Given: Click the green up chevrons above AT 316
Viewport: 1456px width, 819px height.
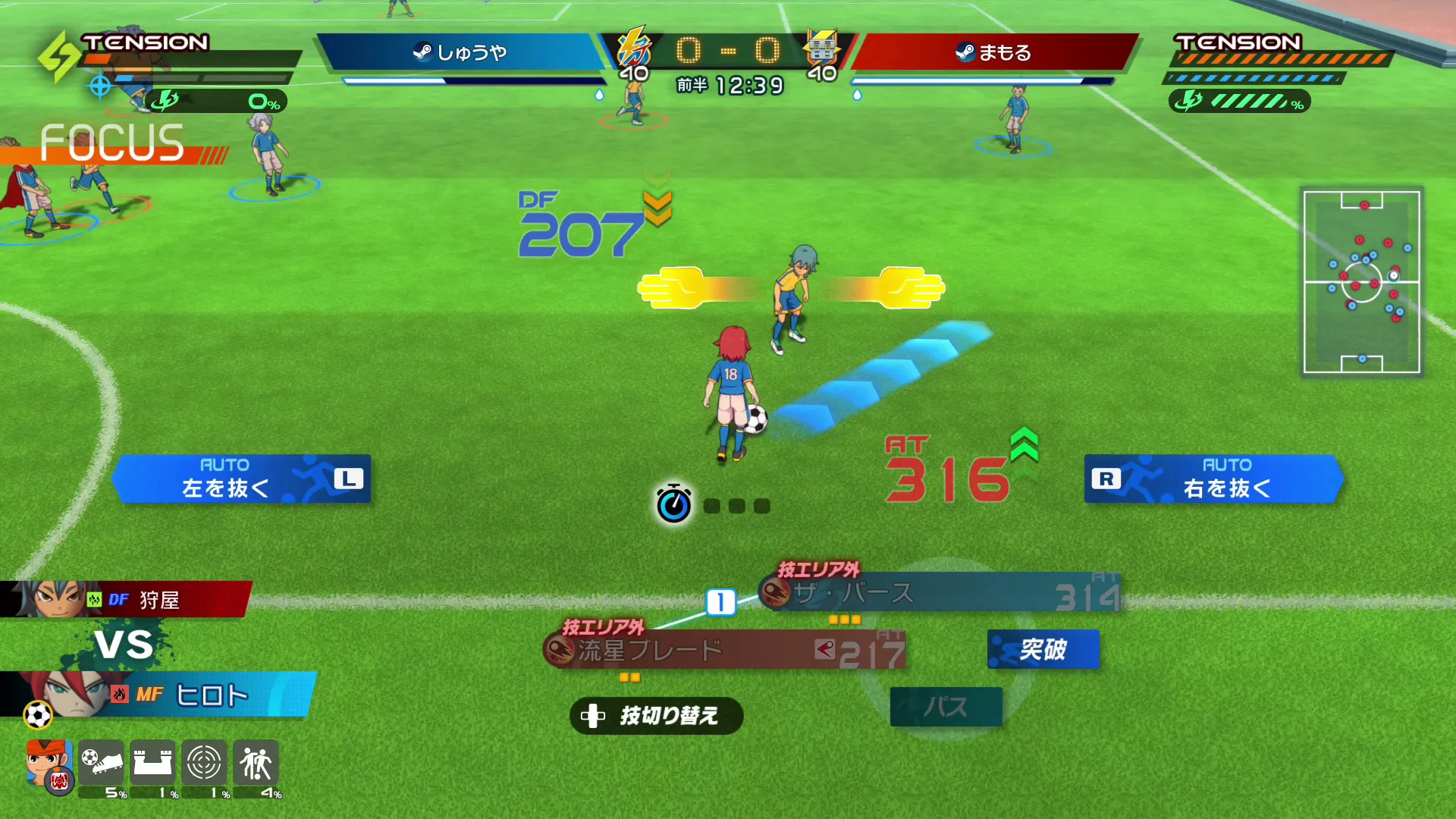Looking at the screenshot, I should [x=1025, y=446].
